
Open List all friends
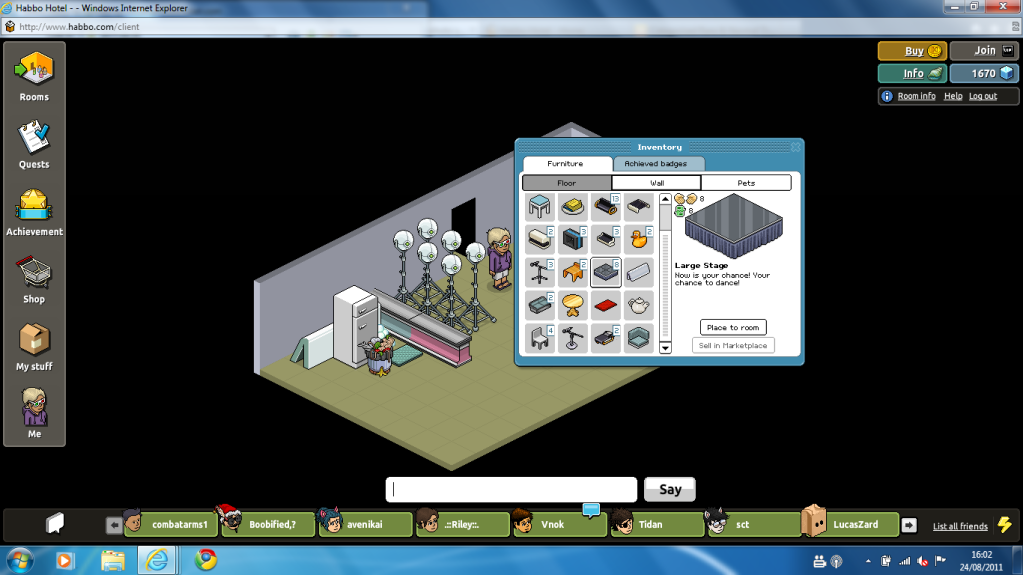point(959,526)
